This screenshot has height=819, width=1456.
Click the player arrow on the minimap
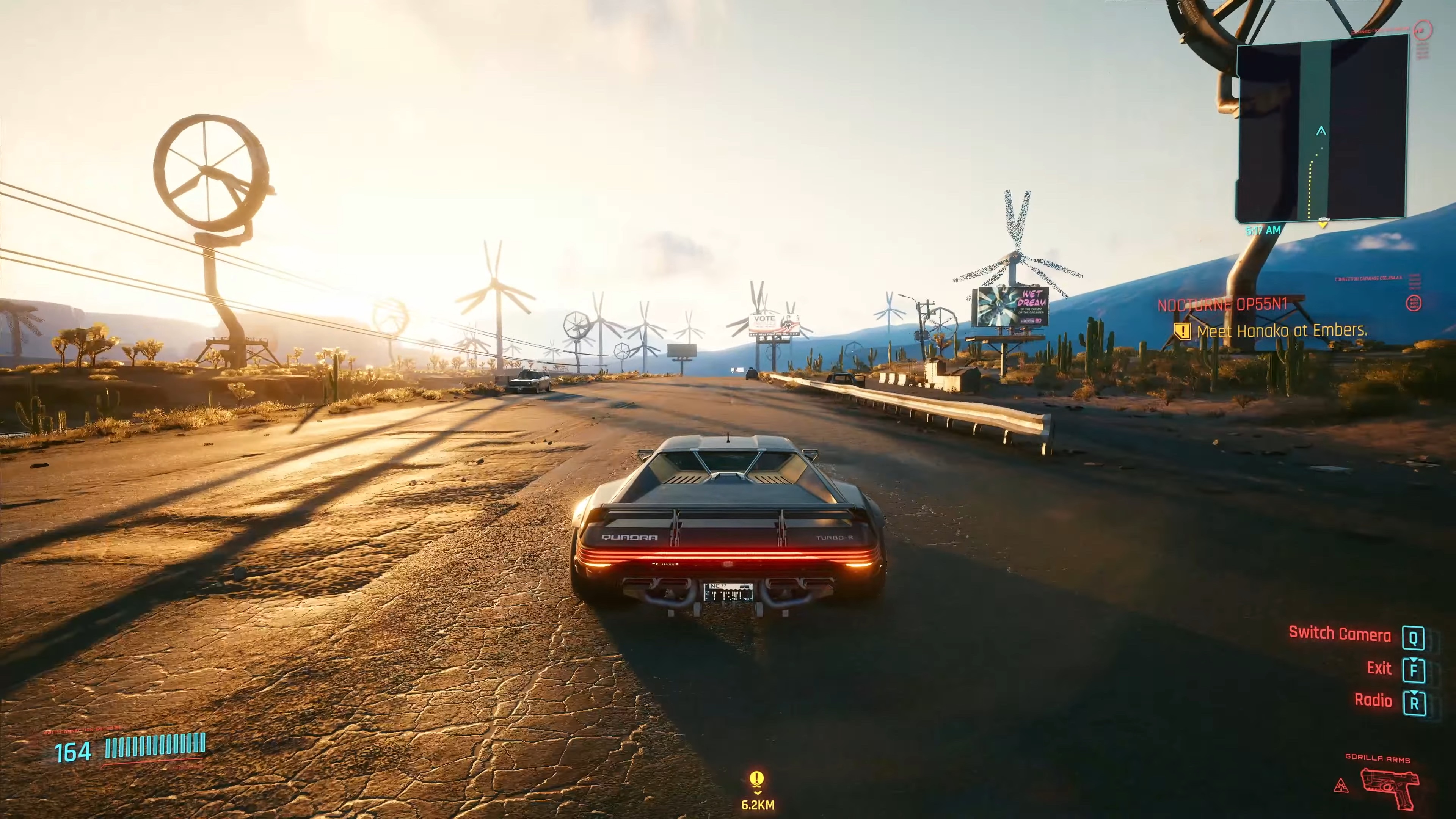coord(1321,131)
